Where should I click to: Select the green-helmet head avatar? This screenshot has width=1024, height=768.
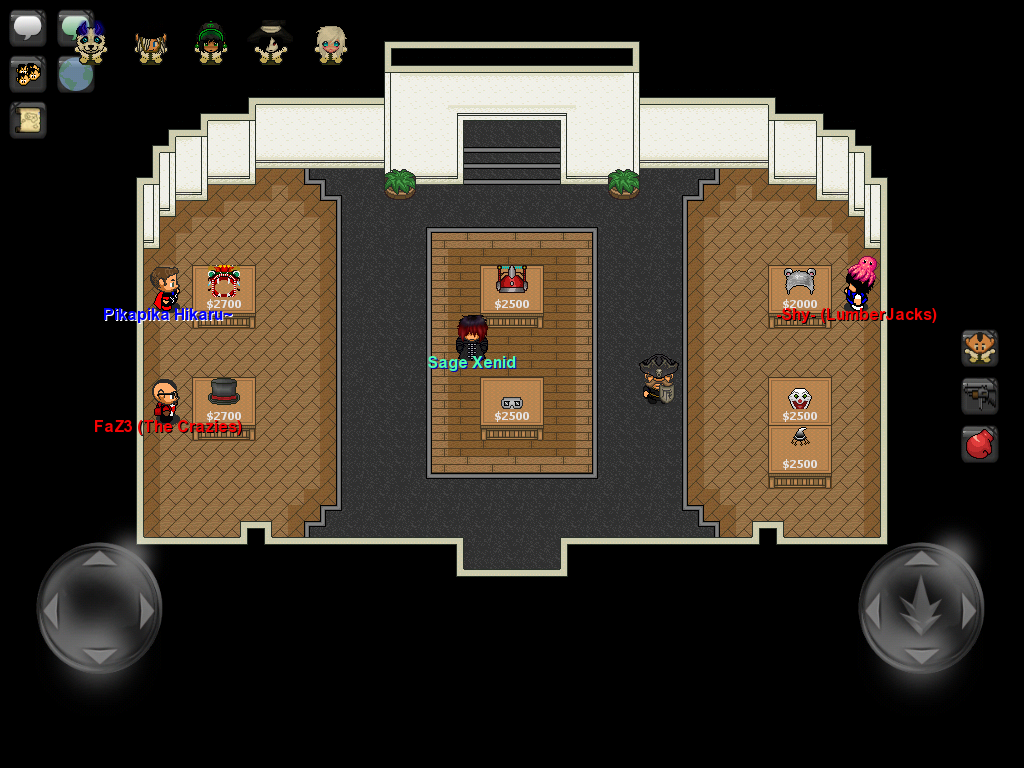pos(211,44)
